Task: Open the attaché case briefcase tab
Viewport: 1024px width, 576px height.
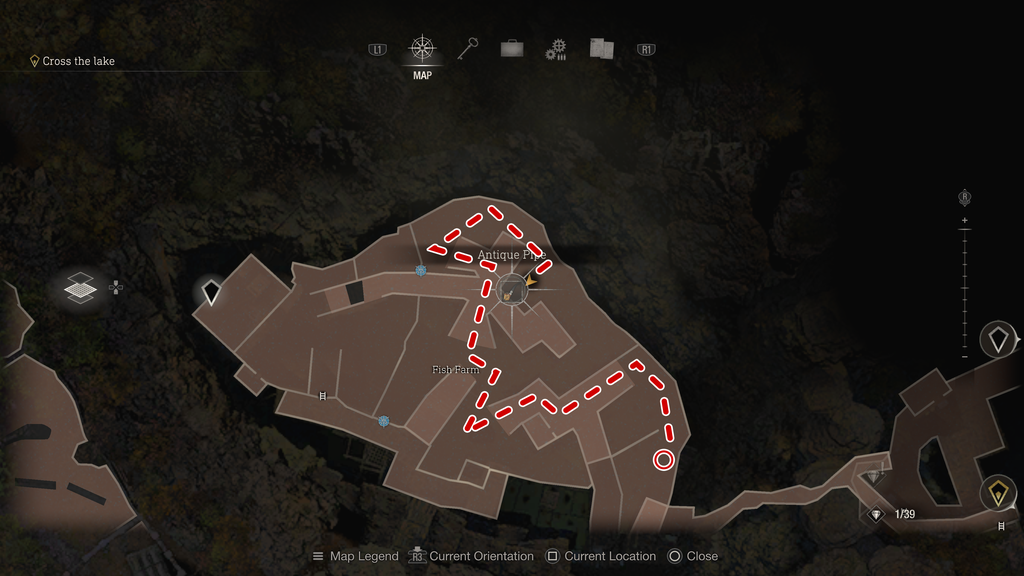Action: pos(512,48)
